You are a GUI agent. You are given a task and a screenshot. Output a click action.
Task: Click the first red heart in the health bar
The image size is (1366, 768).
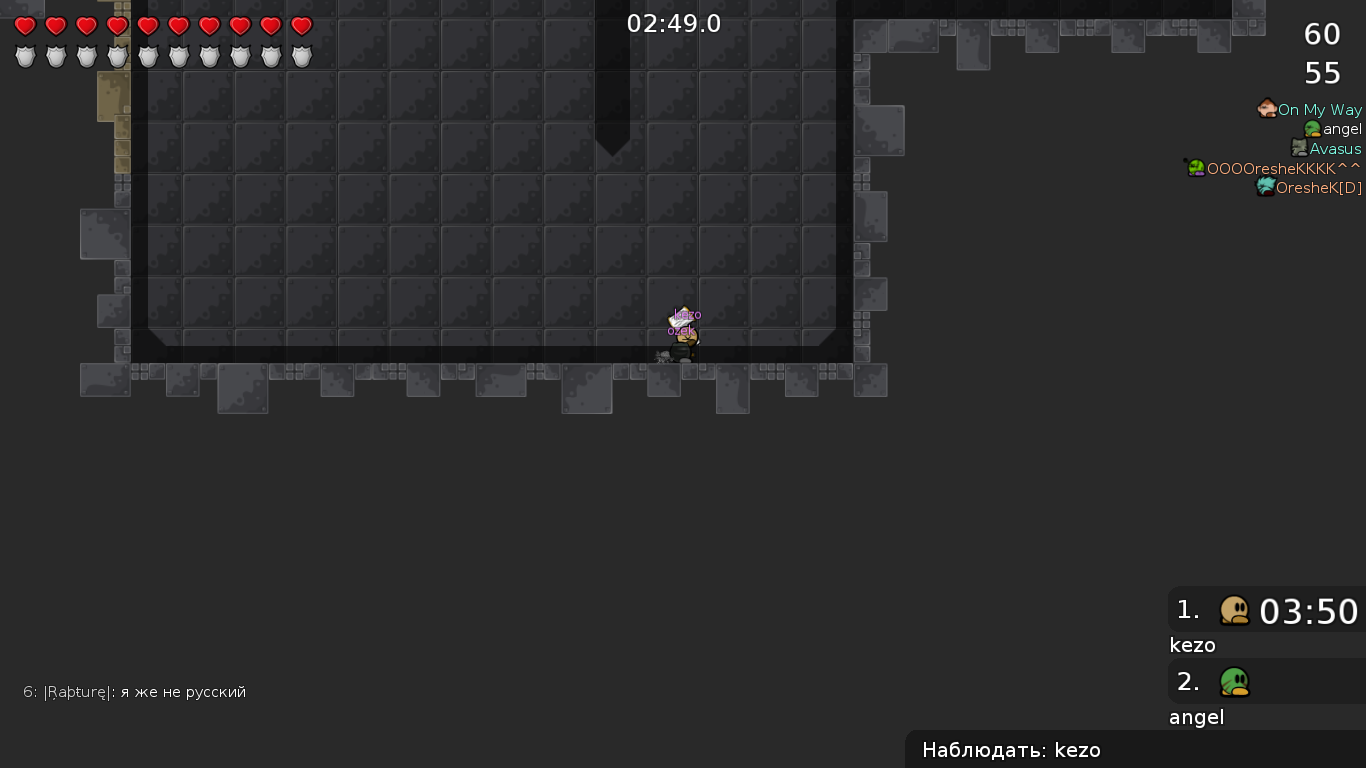(25, 27)
